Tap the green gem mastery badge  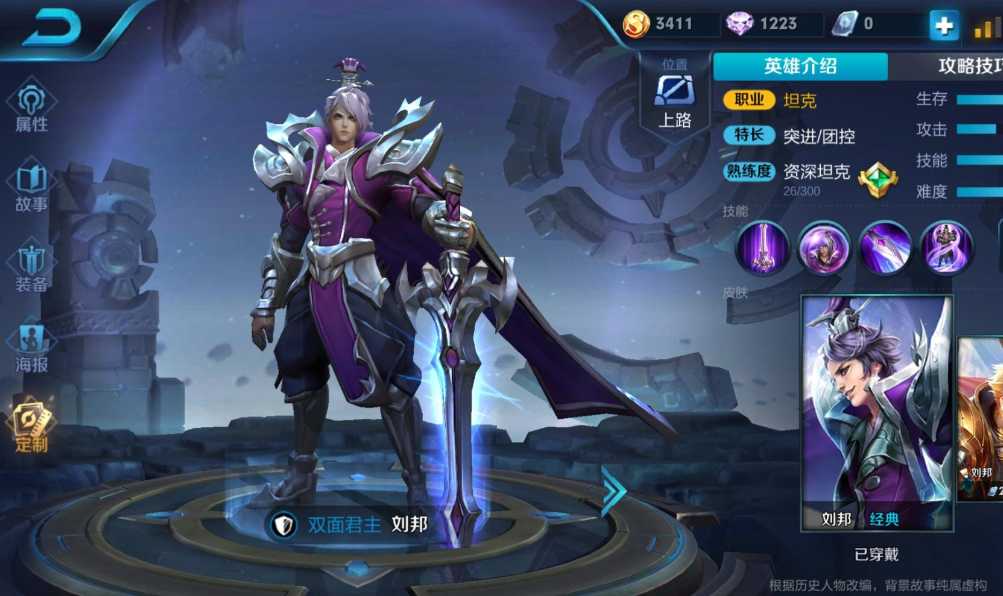point(877,177)
